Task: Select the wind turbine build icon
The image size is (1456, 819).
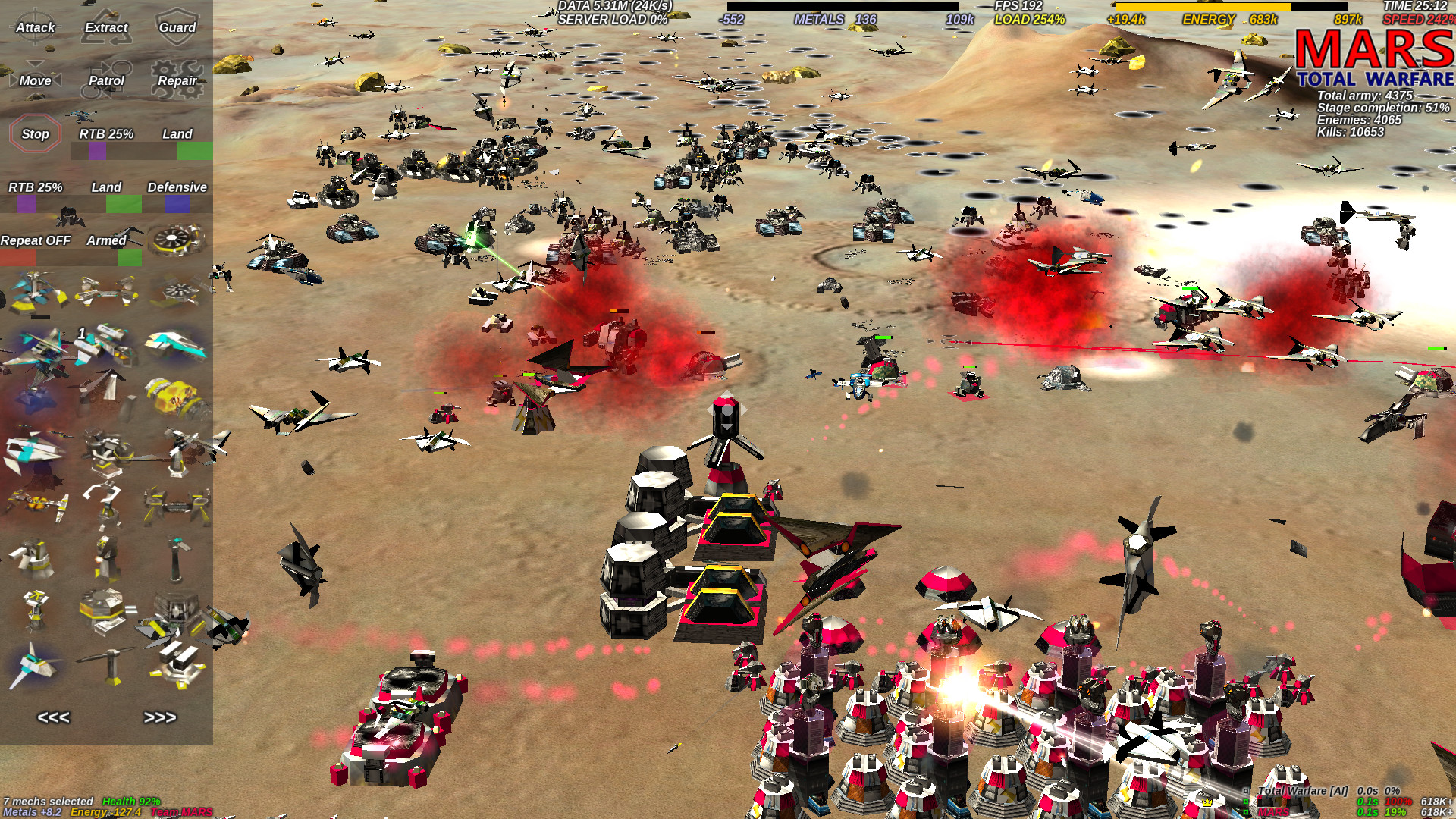Action: (112, 652)
